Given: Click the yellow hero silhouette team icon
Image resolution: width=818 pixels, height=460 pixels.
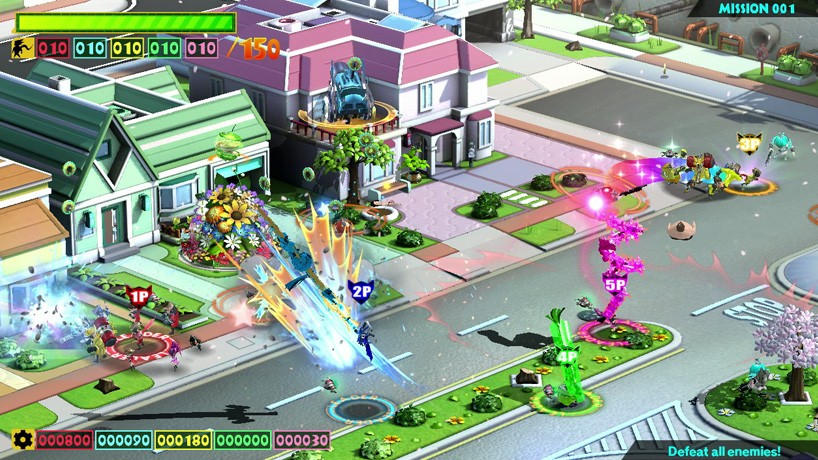Looking at the screenshot, I should [22, 48].
